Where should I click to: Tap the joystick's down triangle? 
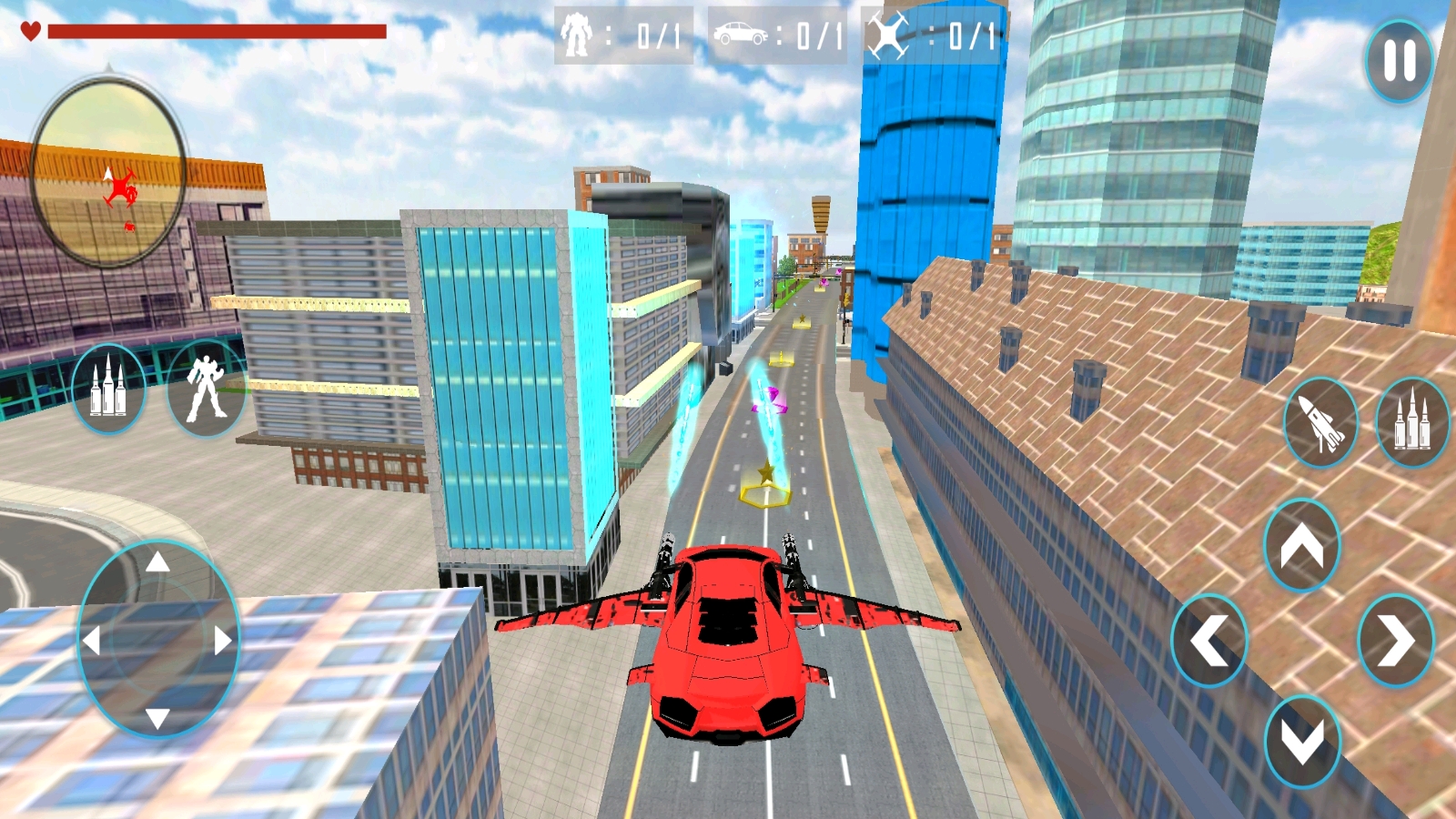click(x=158, y=719)
